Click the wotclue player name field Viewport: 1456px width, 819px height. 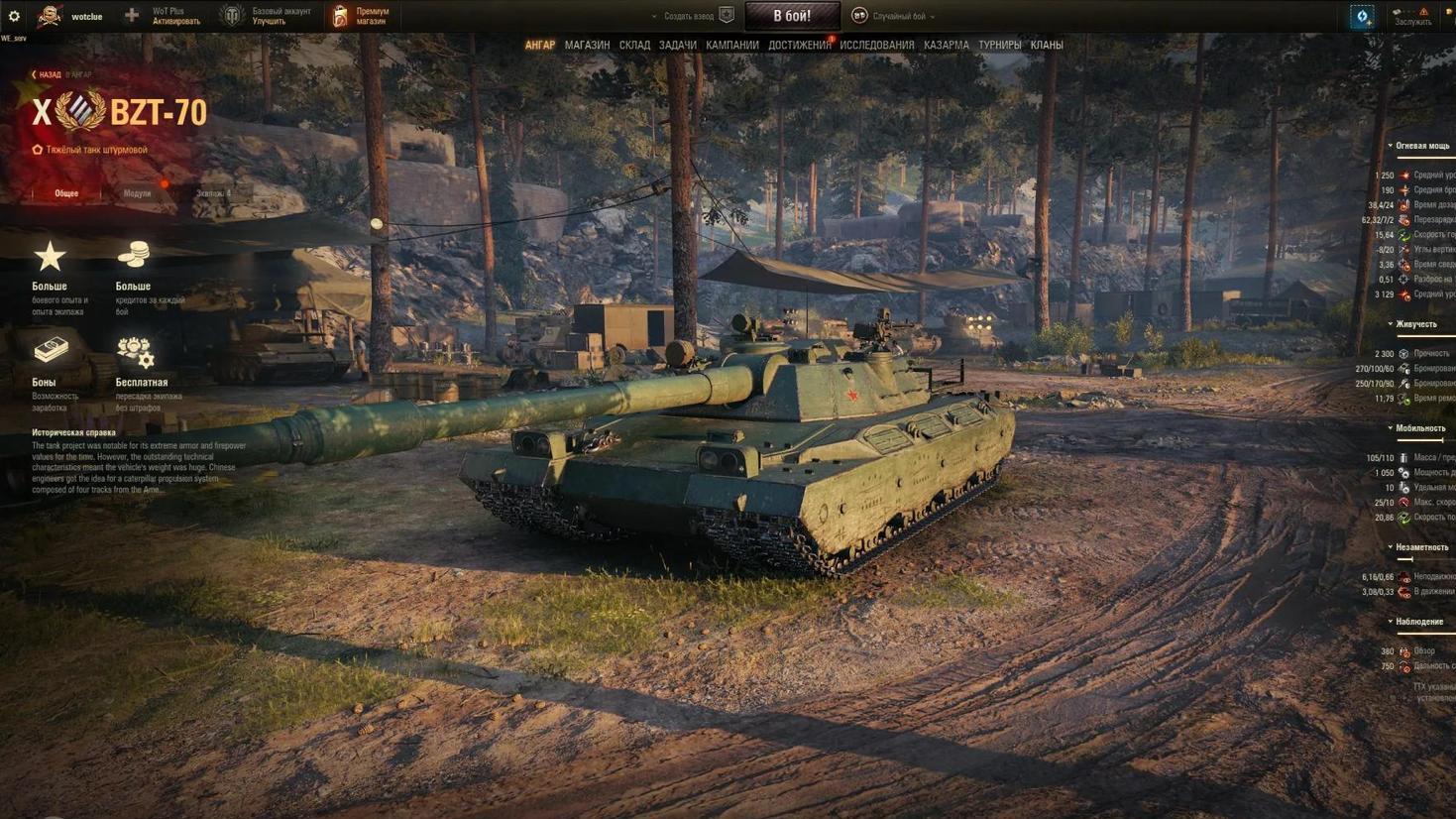click(87, 16)
